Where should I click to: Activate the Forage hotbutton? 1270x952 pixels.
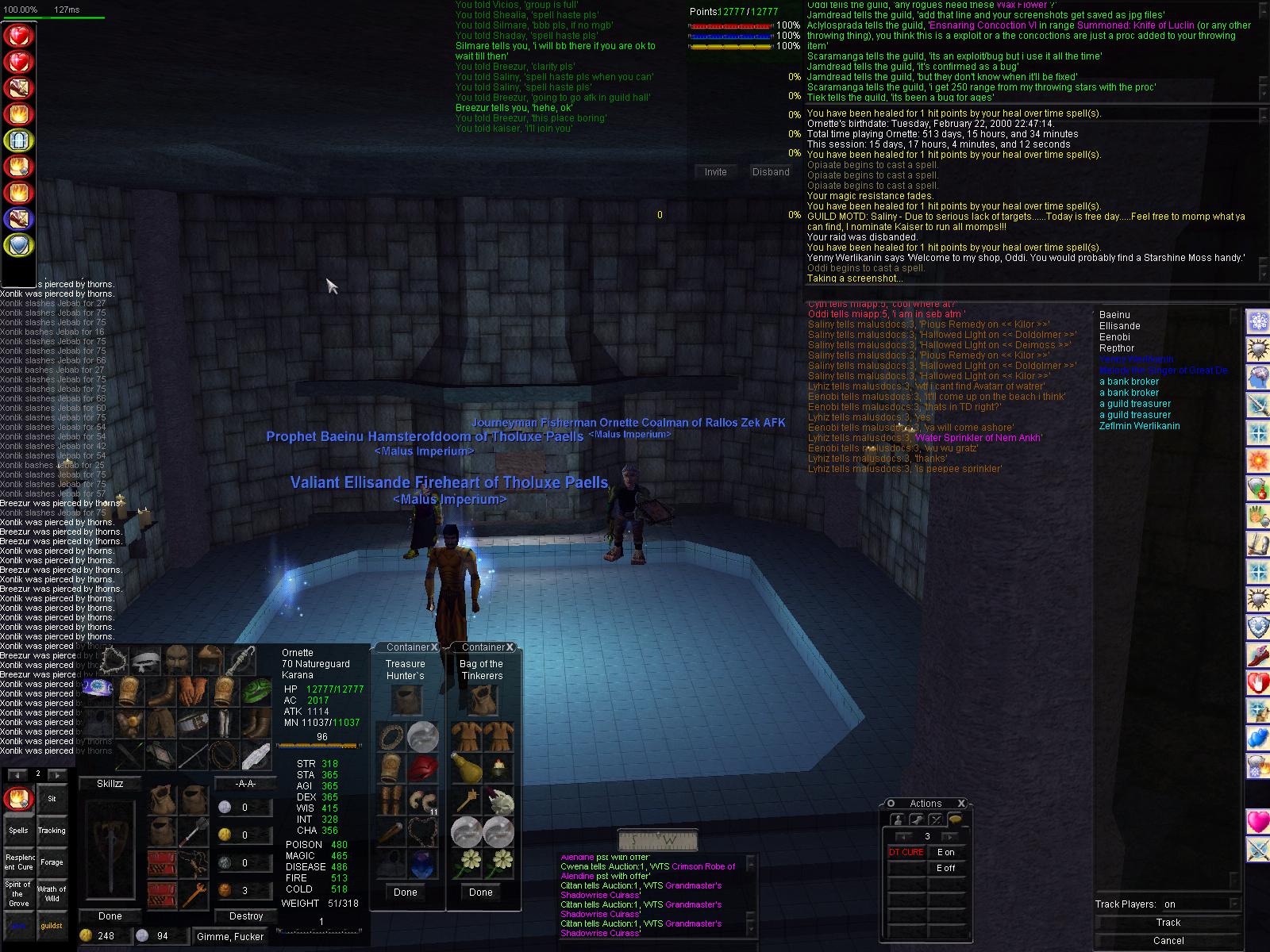pyautogui.click(x=52, y=862)
